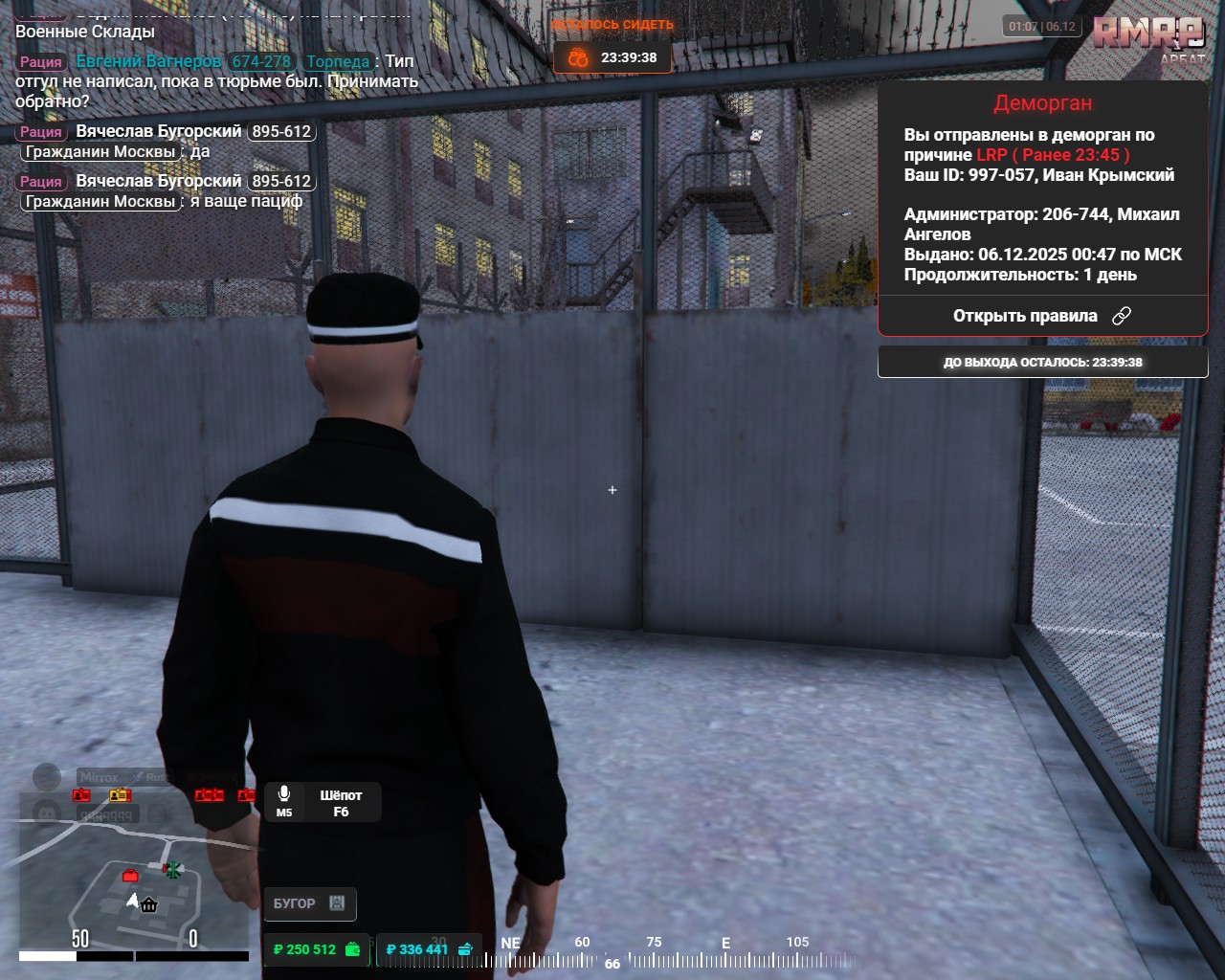Click the RMRP Арбат server logo

[1148, 38]
